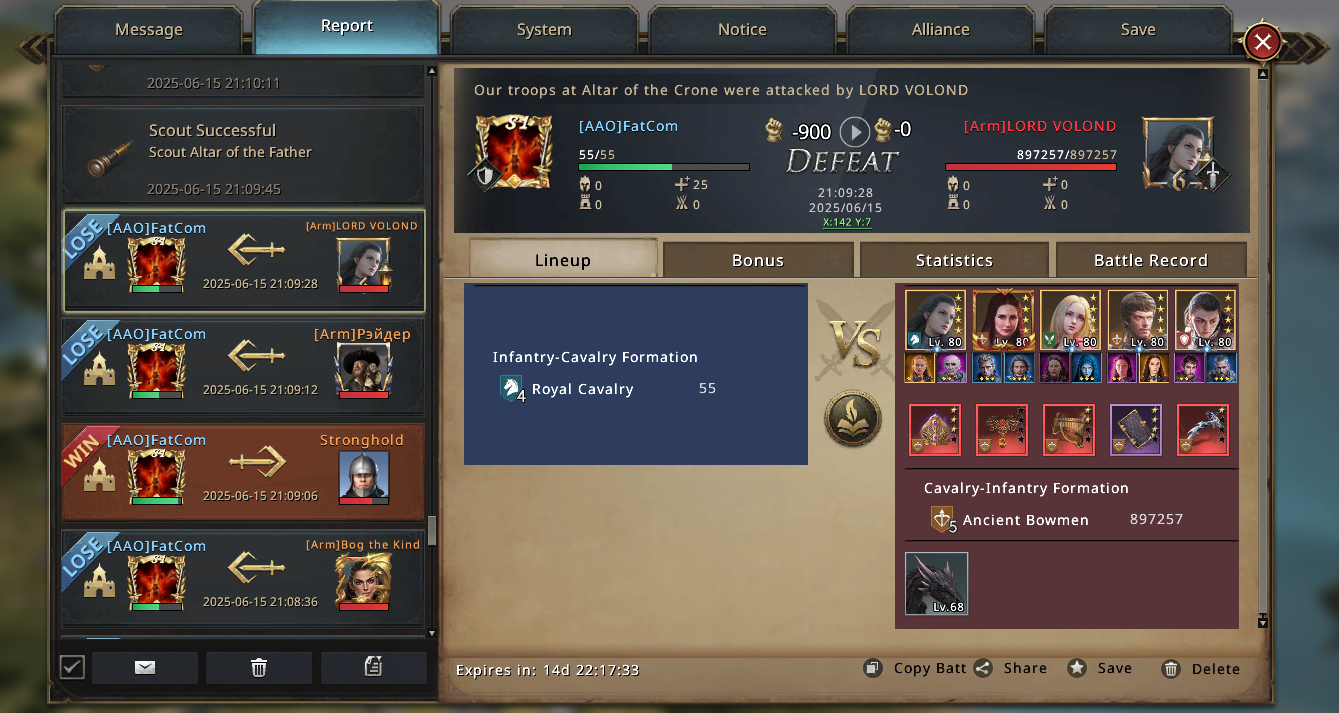
Task: Close the report window
Action: [x=1263, y=42]
